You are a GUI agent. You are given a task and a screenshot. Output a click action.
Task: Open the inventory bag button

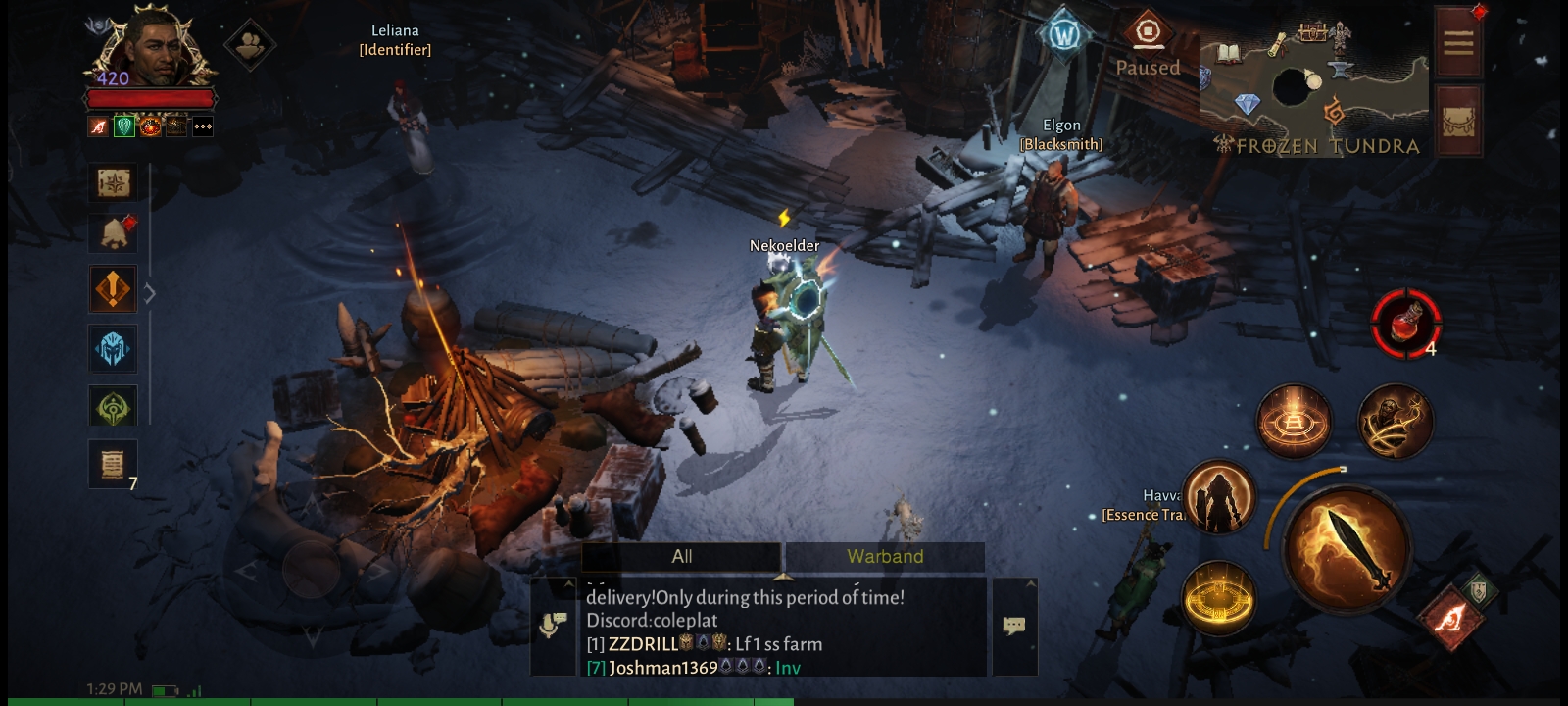pyautogui.click(x=1458, y=121)
